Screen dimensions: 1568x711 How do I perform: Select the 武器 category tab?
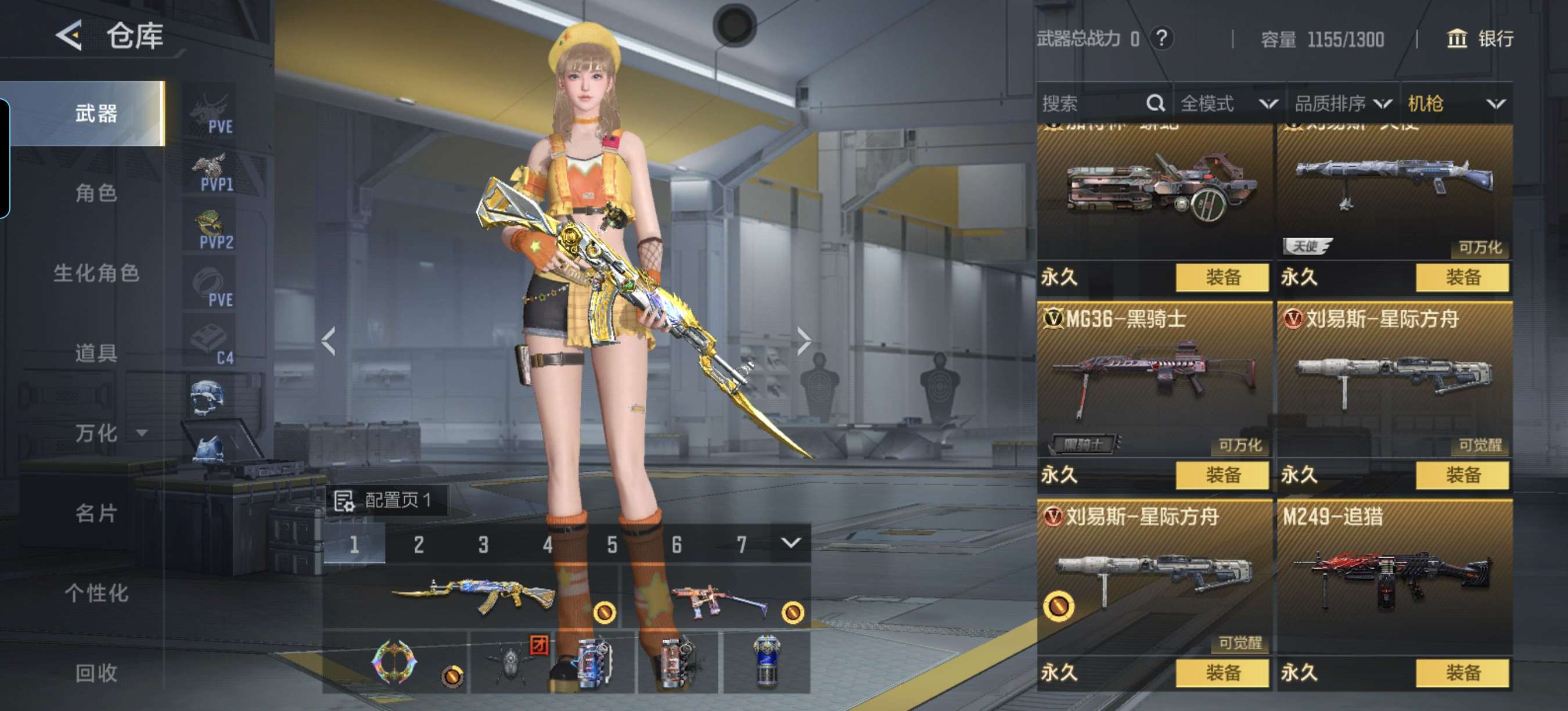click(x=96, y=113)
